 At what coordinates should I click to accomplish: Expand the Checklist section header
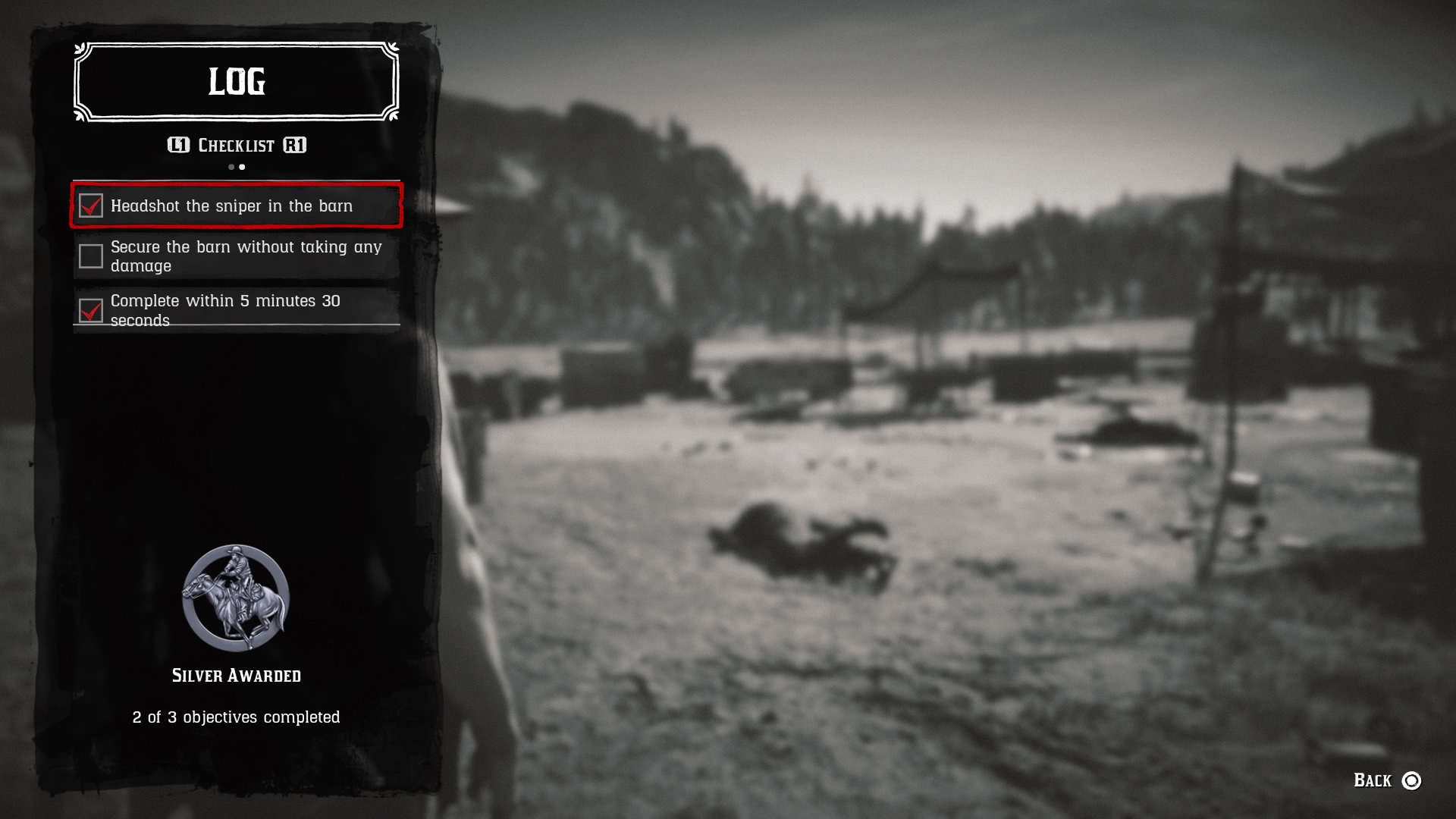click(235, 145)
